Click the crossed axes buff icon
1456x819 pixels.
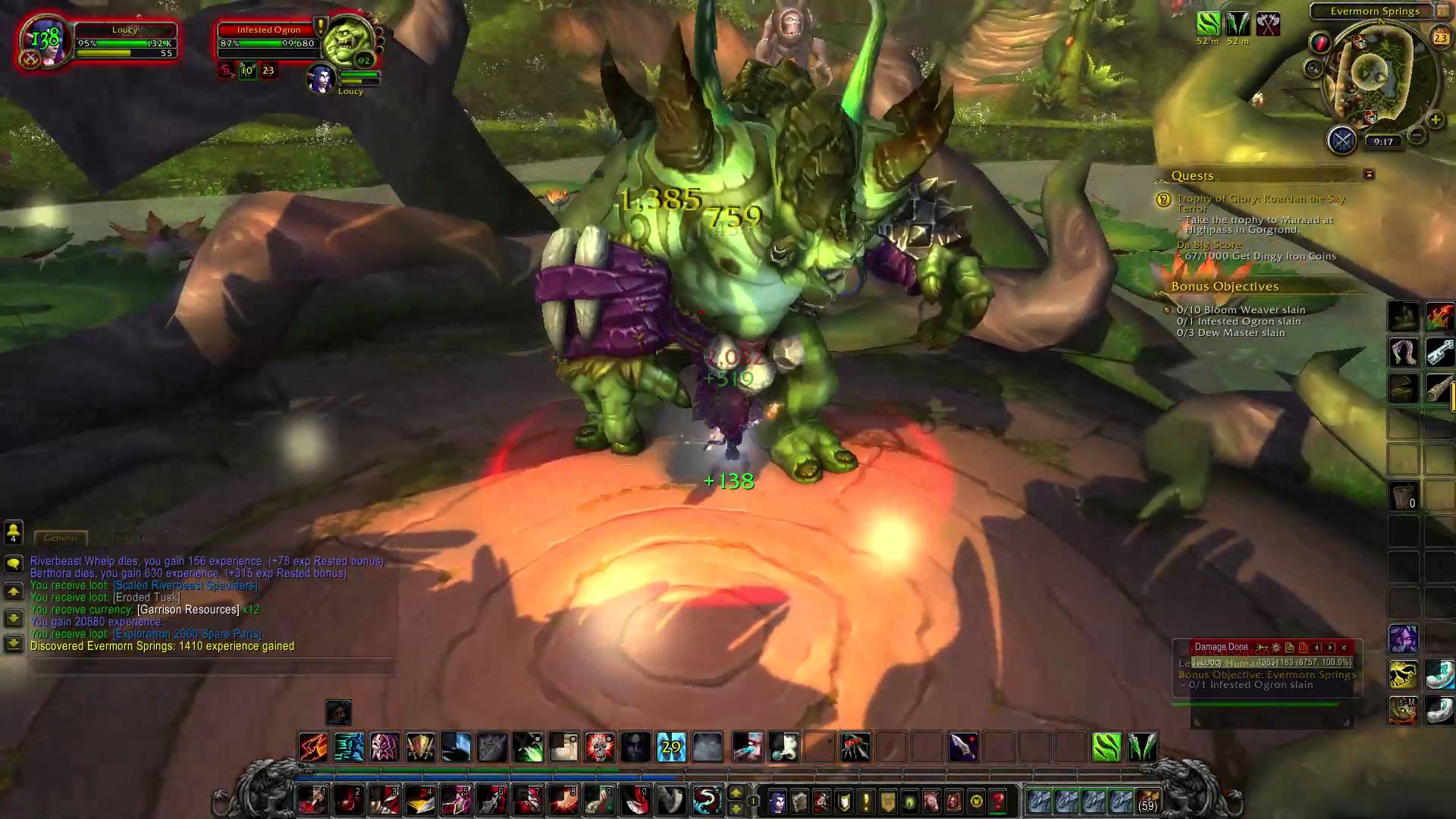pos(1267,24)
